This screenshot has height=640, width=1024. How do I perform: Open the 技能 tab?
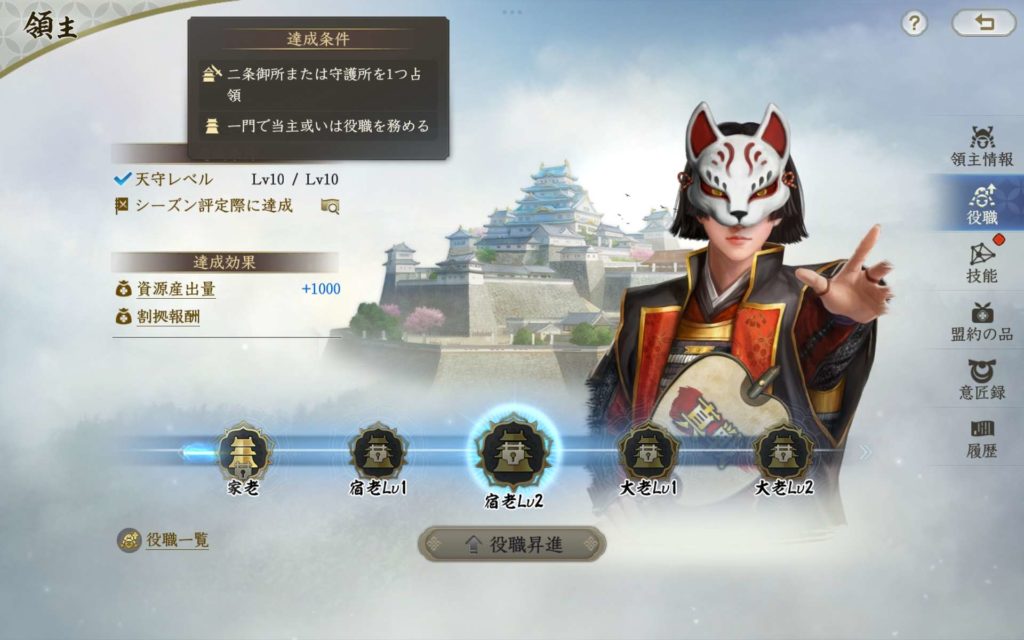pos(981,262)
